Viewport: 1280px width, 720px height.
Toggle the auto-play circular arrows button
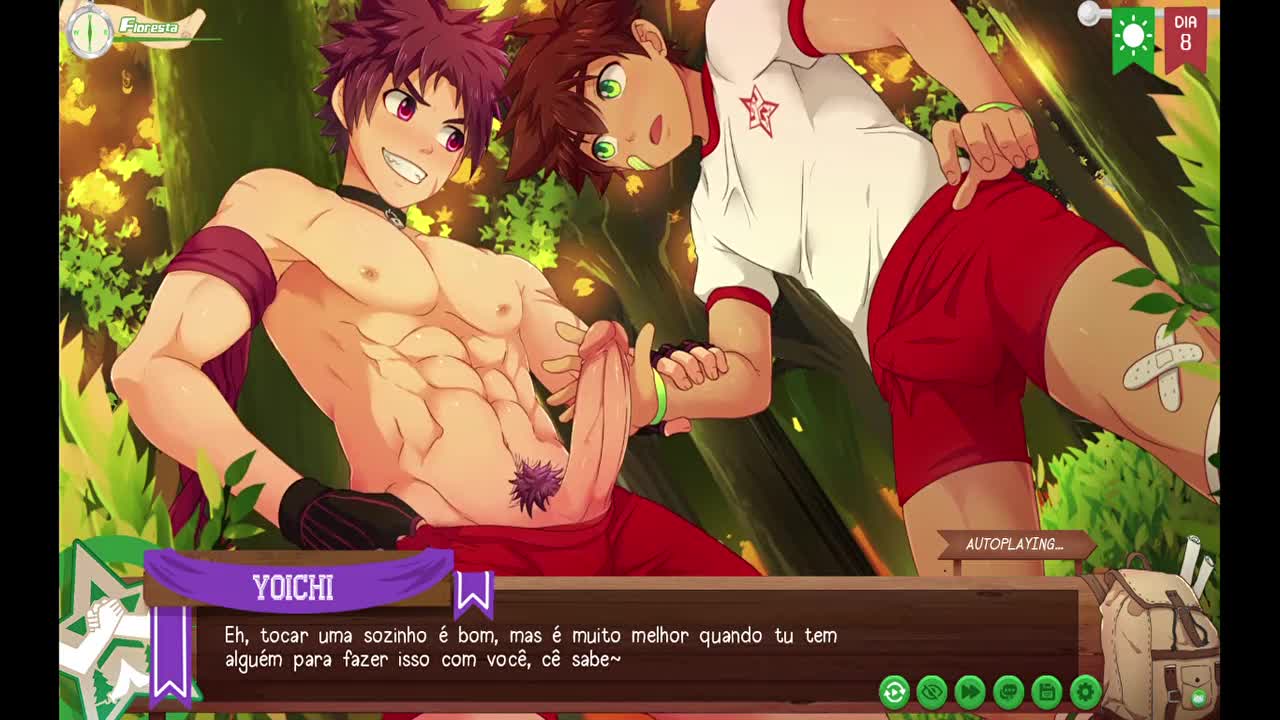(894, 691)
